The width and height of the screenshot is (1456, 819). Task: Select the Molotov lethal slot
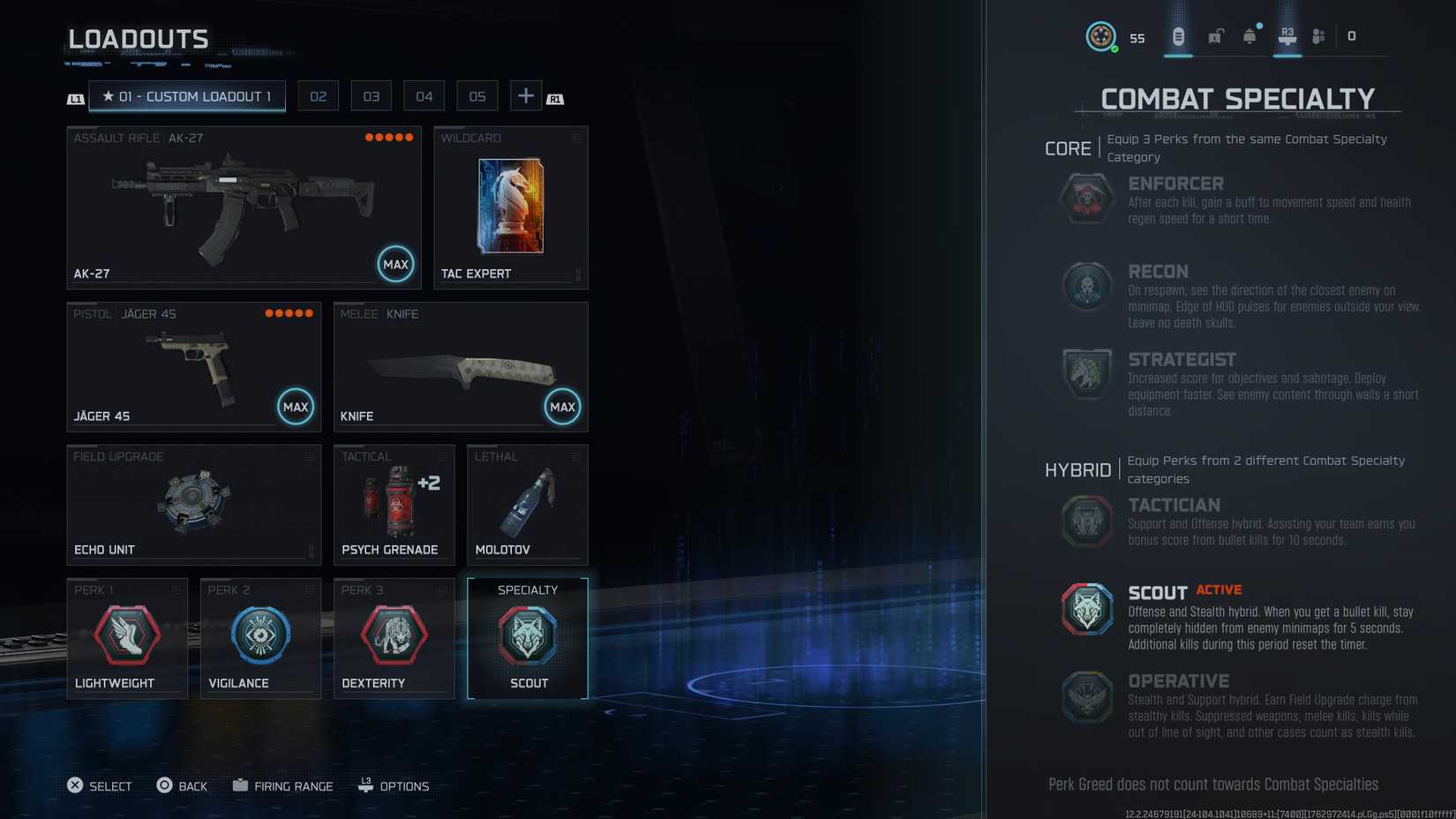tap(527, 505)
